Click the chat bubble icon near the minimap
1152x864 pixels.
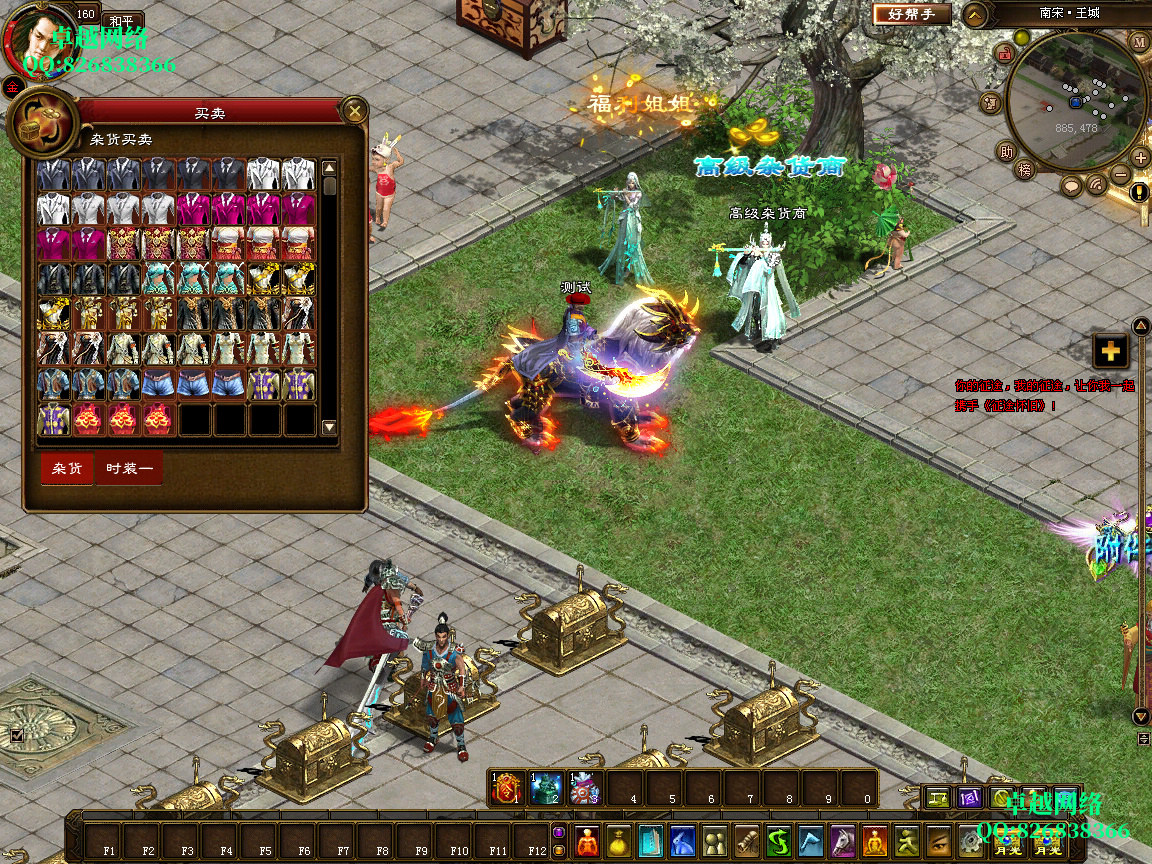(1072, 186)
